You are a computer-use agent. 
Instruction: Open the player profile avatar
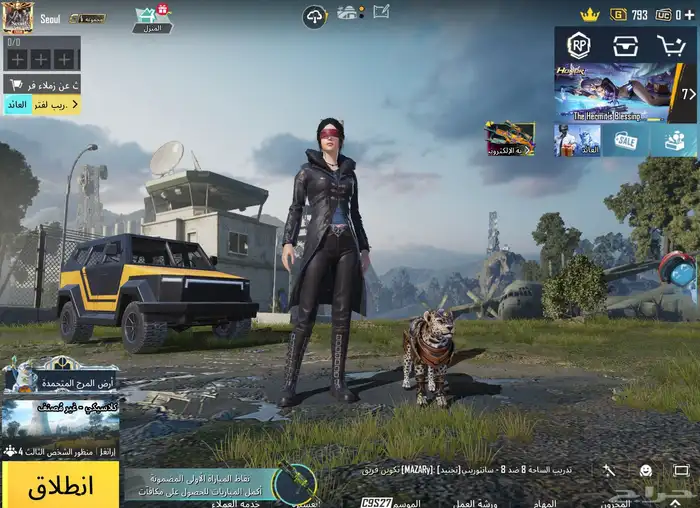(18, 16)
